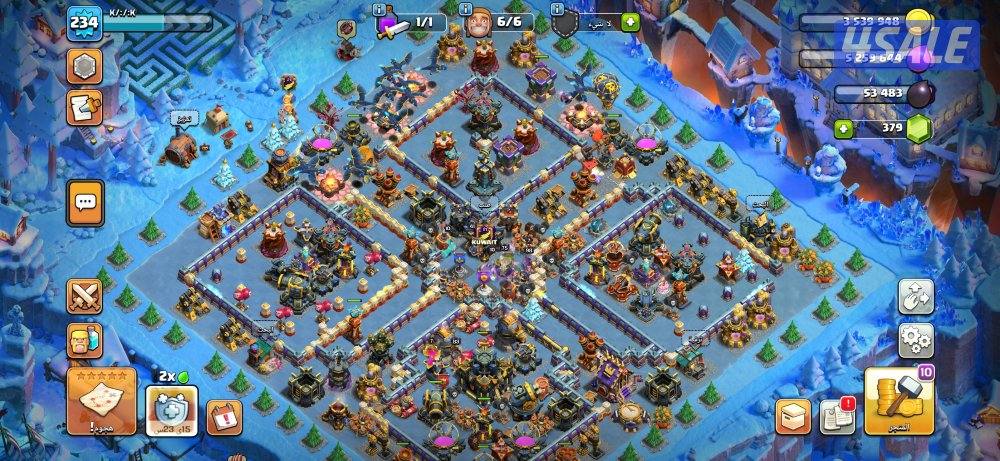Image resolution: width=1000 pixels, height=461 pixels.
Task: Buy more gems with the green plus
Action: [x=845, y=128]
